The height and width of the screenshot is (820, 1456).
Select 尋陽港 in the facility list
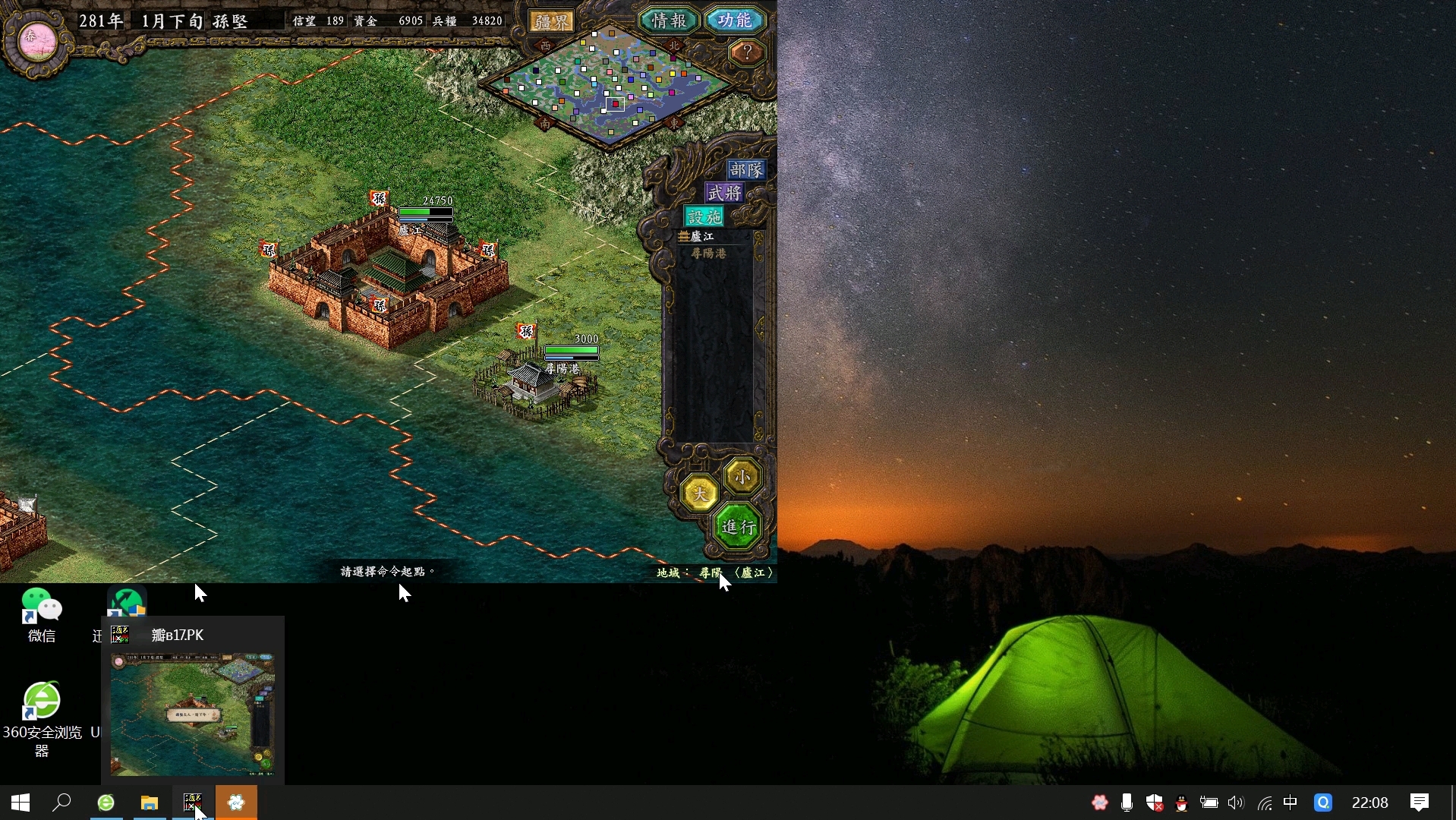[x=708, y=254]
